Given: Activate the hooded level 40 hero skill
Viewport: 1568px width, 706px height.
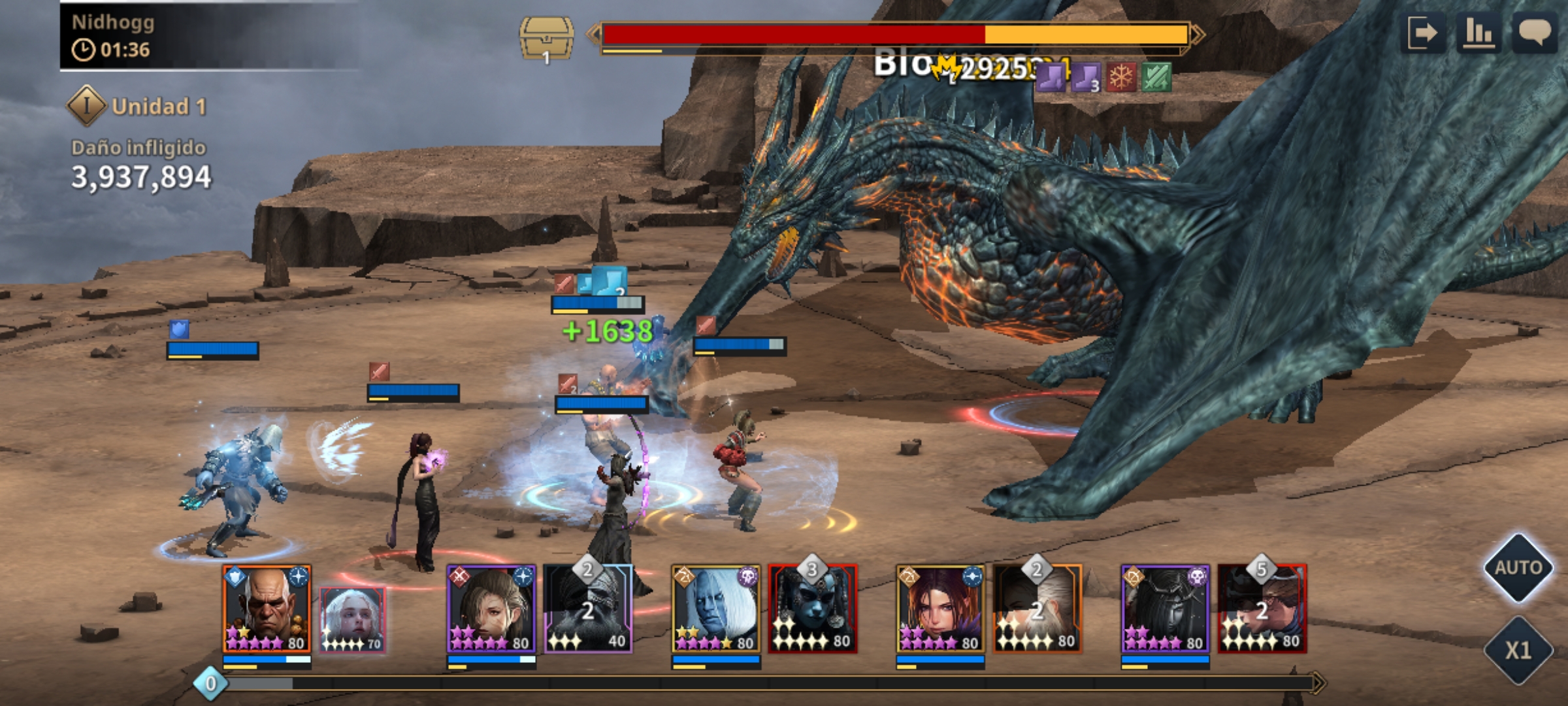Looking at the screenshot, I should 588,609.
